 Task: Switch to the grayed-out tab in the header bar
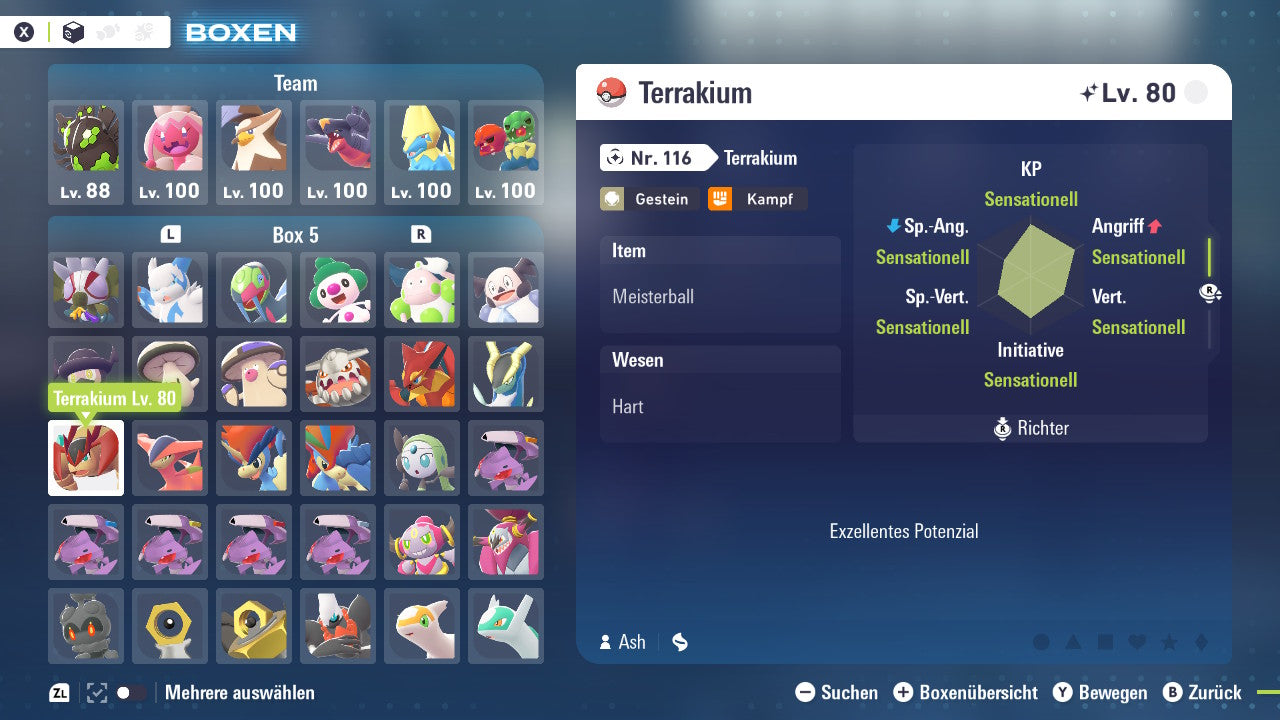pyautogui.click(x=110, y=31)
